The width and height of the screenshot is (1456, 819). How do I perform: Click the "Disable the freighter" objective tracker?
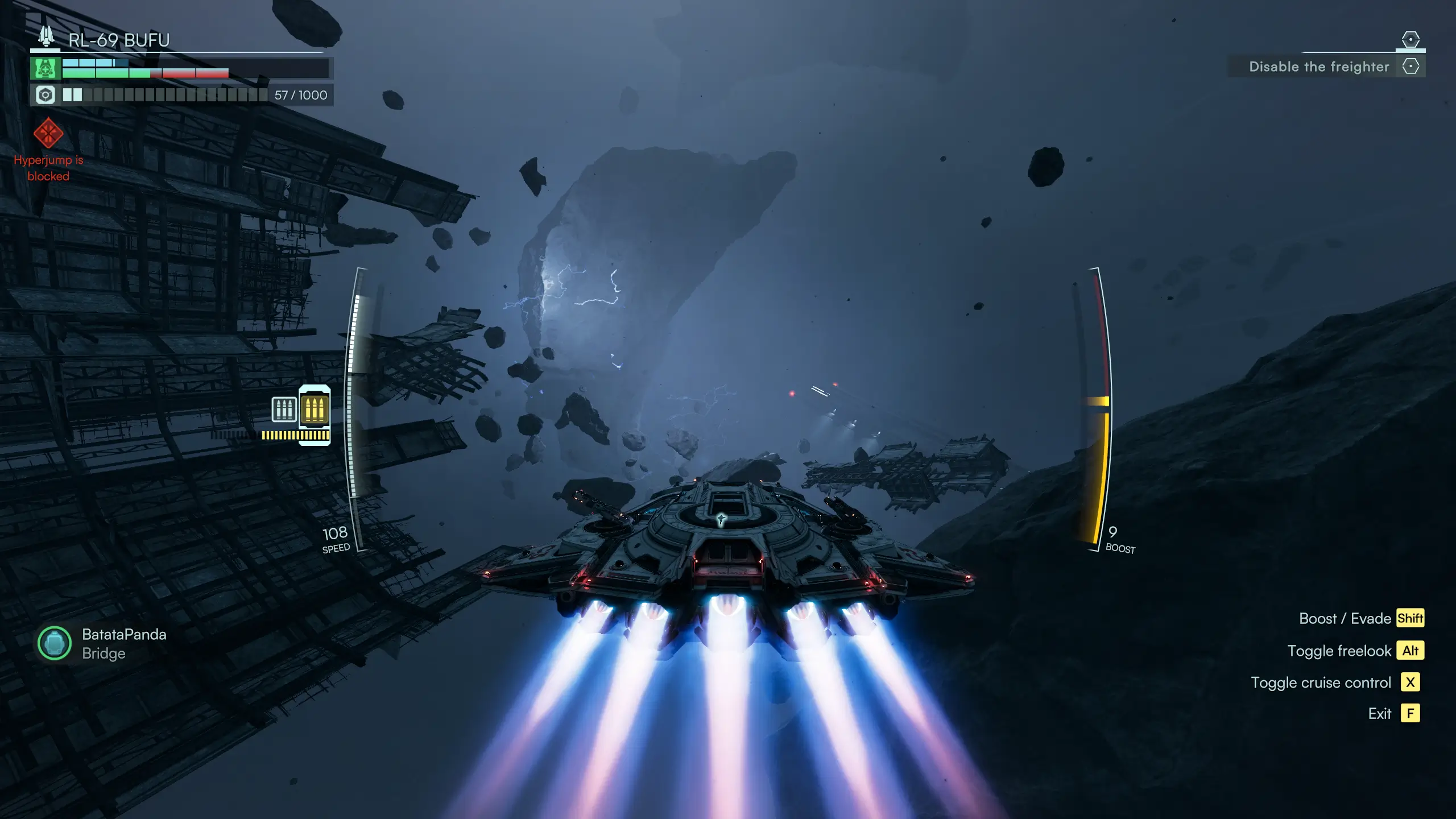pyautogui.click(x=1318, y=67)
